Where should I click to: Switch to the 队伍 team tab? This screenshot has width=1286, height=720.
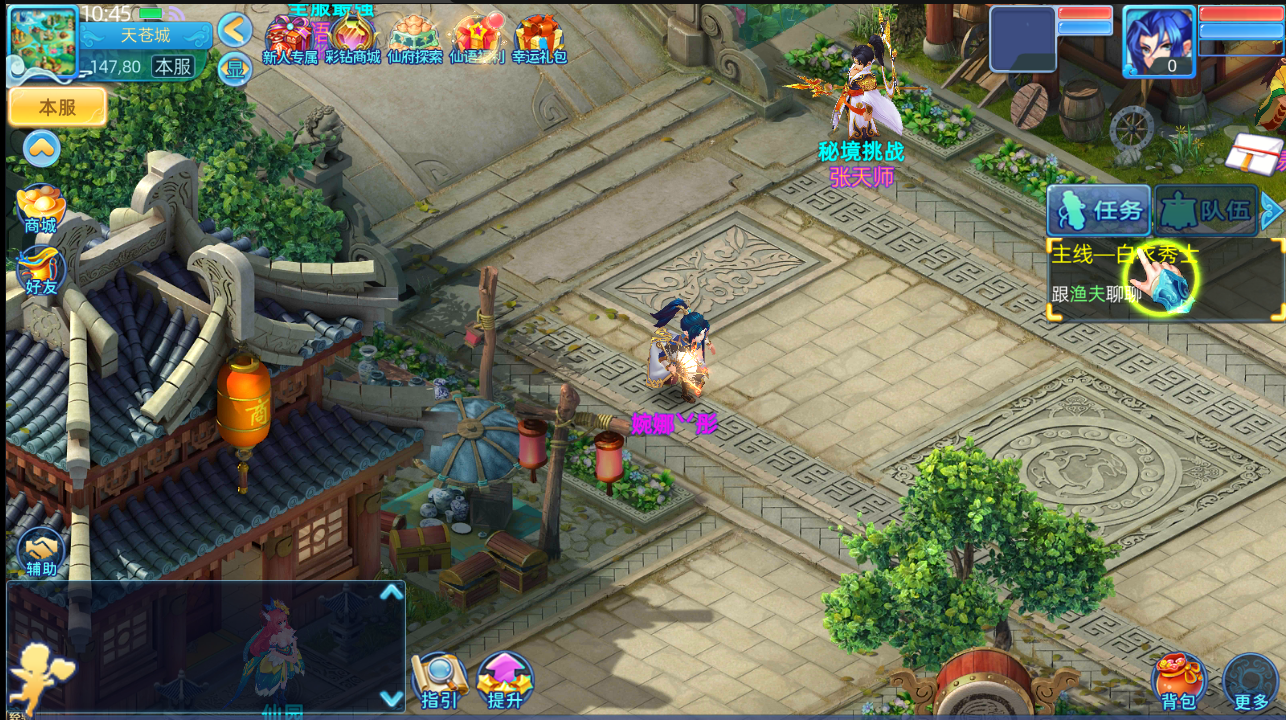[1206, 210]
